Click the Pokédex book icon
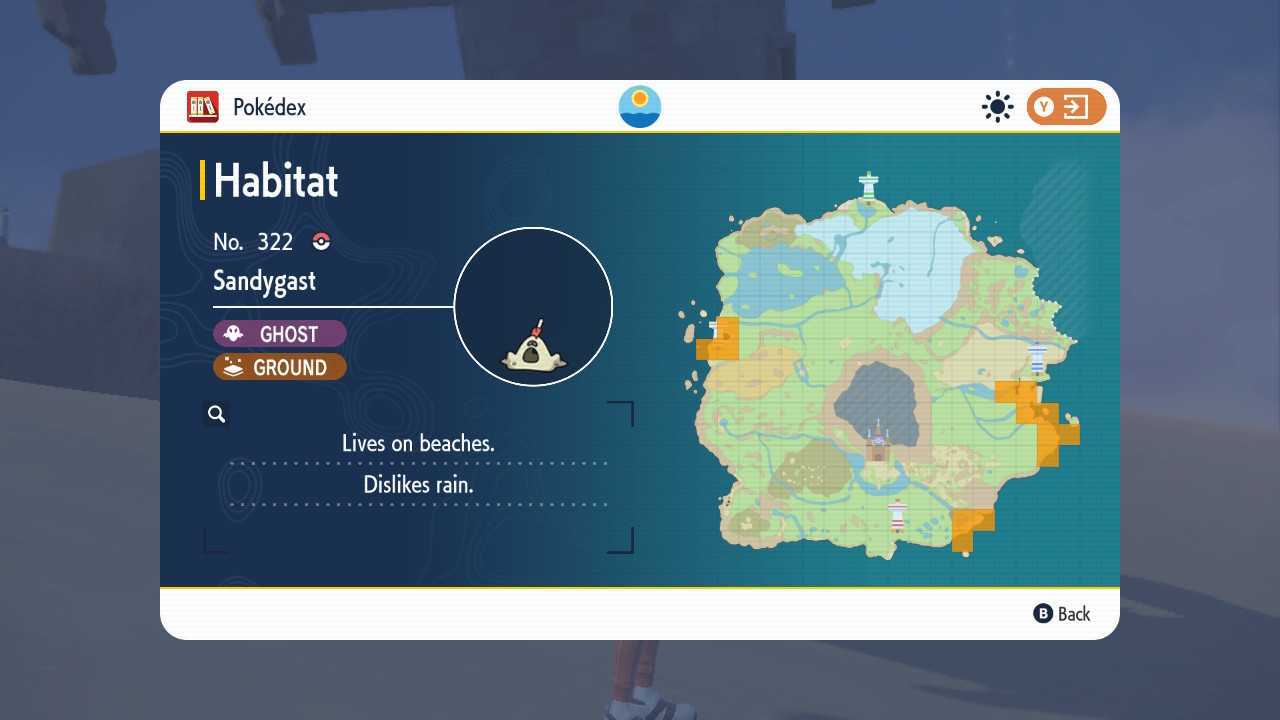 (202, 107)
